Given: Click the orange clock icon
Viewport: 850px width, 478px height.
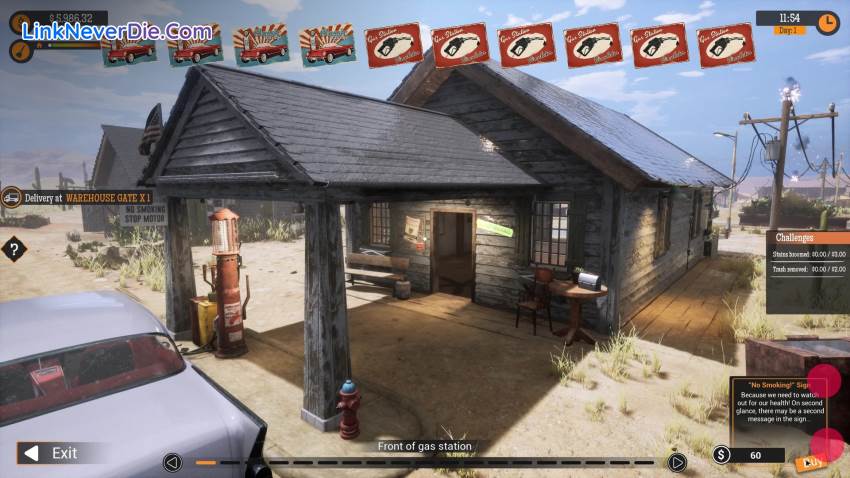Looking at the screenshot, I should pyautogui.click(x=827, y=22).
